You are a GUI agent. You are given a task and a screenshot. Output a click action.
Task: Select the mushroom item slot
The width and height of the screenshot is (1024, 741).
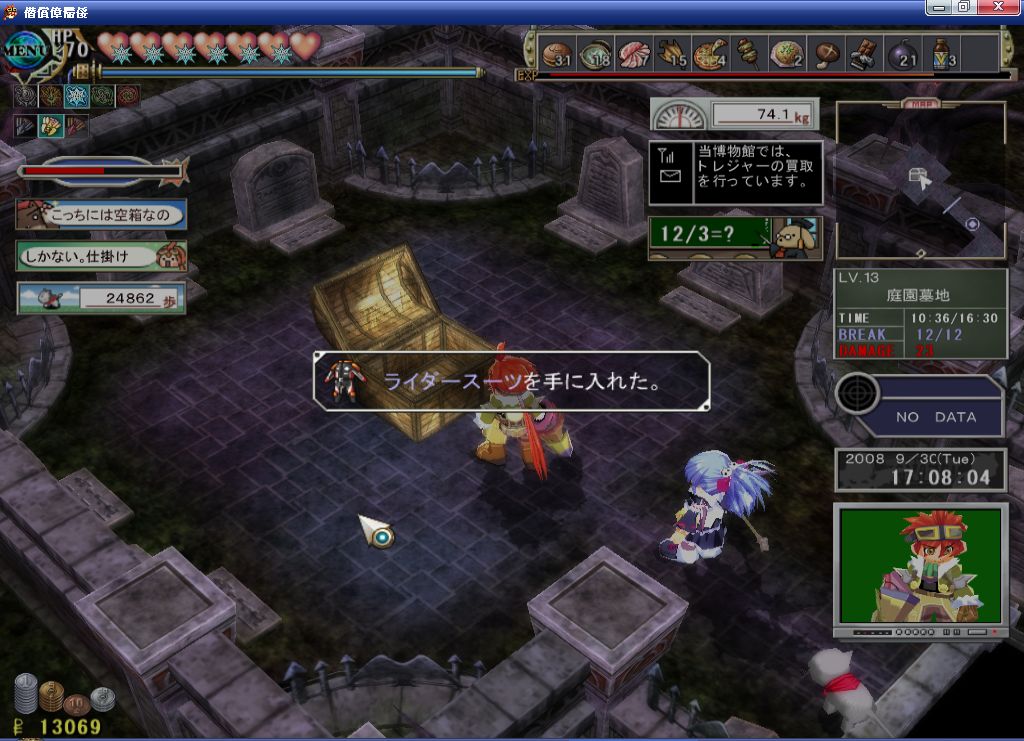click(x=826, y=53)
